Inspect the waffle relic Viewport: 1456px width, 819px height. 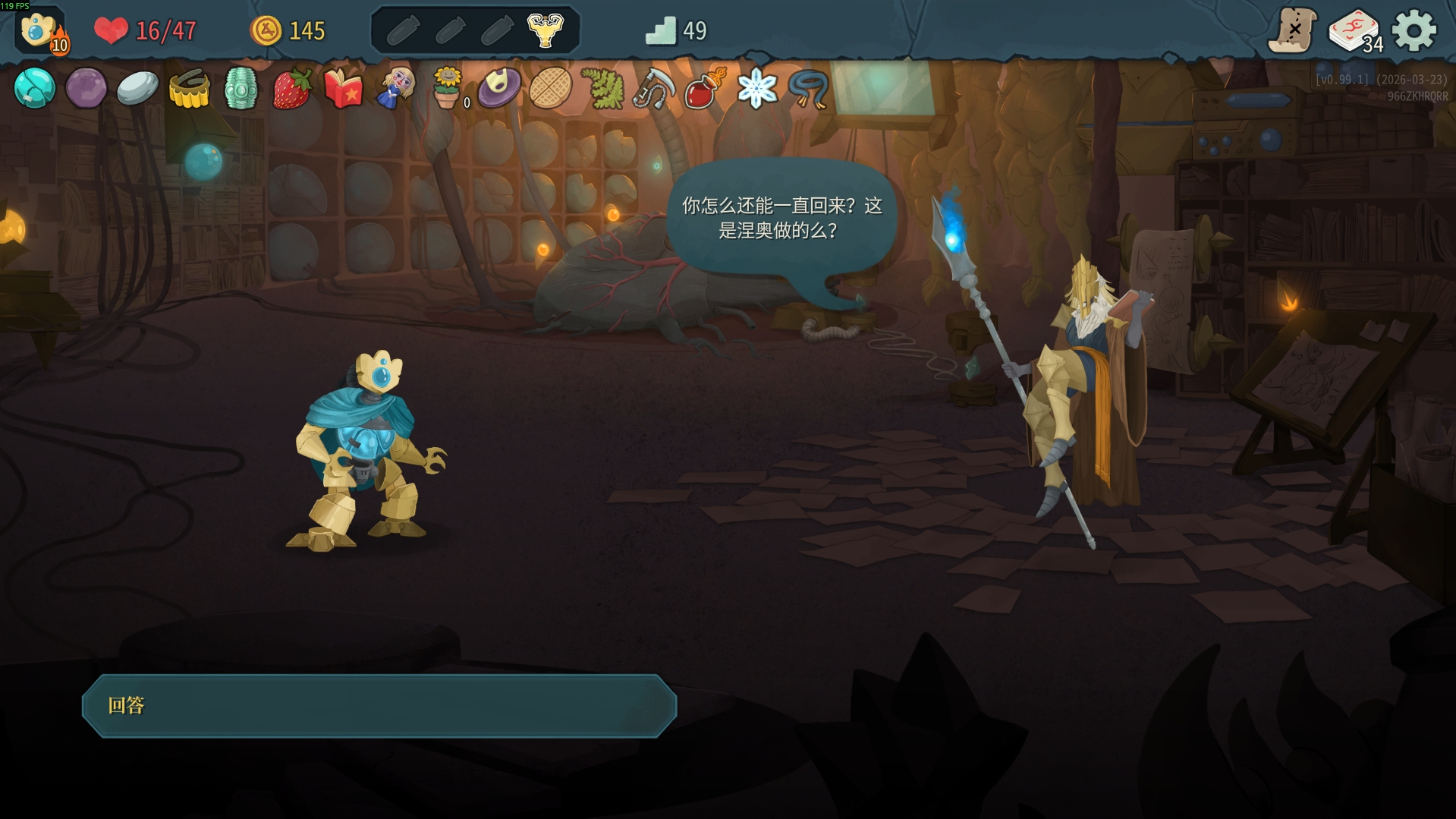(550, 88)
